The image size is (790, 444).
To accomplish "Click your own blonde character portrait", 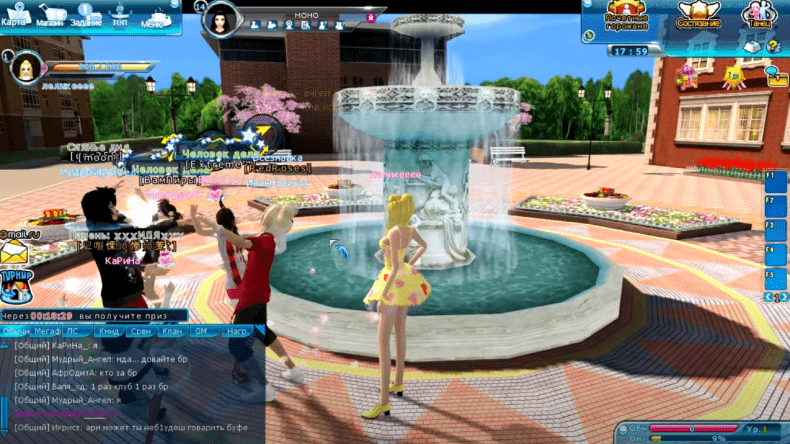I will pyautogui.click(x=23, y=69).
